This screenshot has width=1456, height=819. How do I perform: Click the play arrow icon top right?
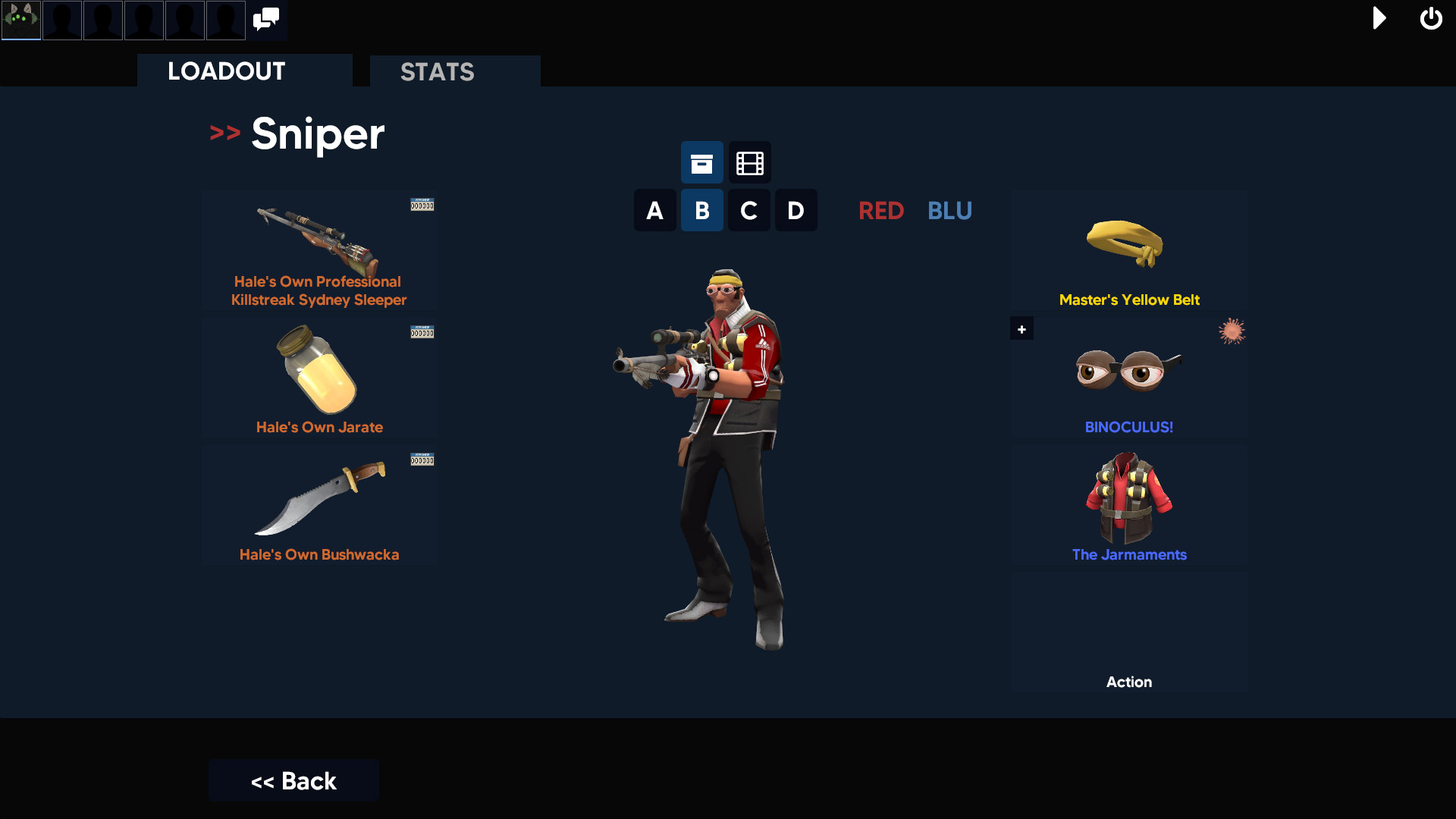coord(1379,18)
